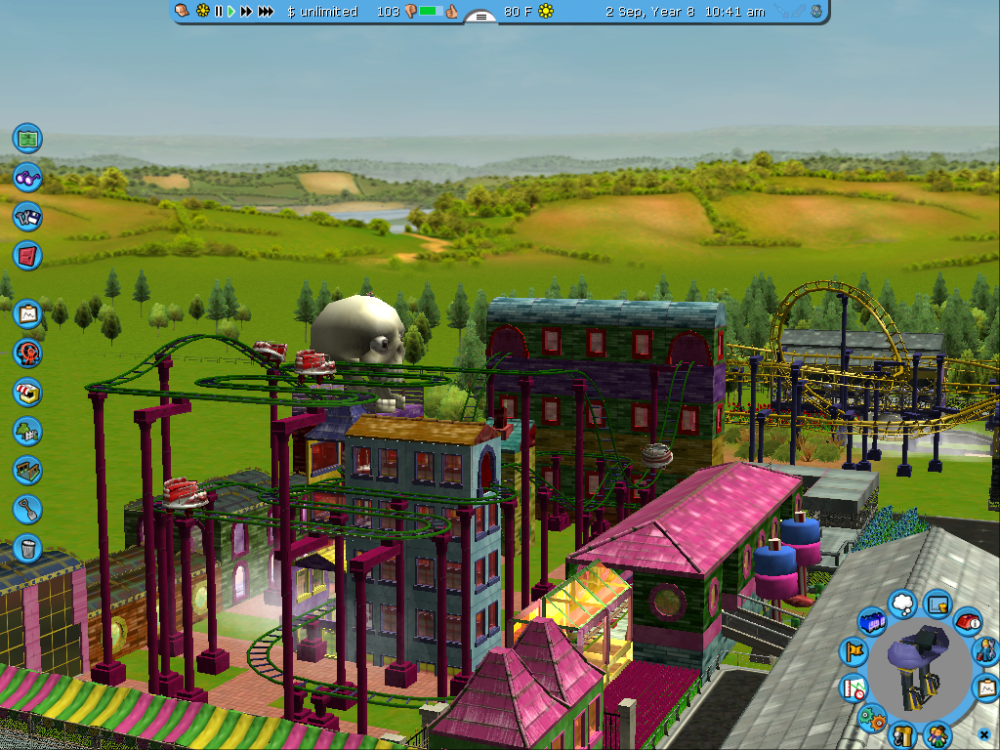The image size is (1000, 750).
Task: Pause the game simulation
Action: (x=218, y=11)
